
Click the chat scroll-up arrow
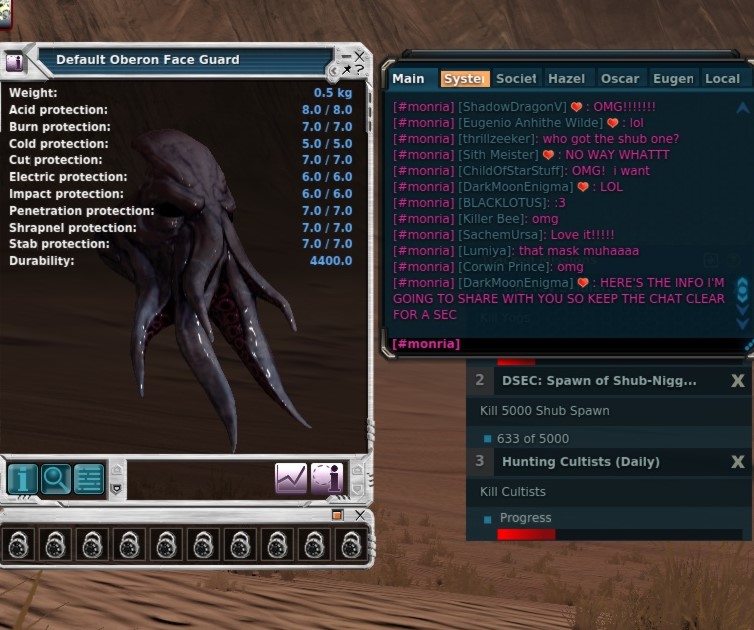pyautogui.click(x=742, y=108)
